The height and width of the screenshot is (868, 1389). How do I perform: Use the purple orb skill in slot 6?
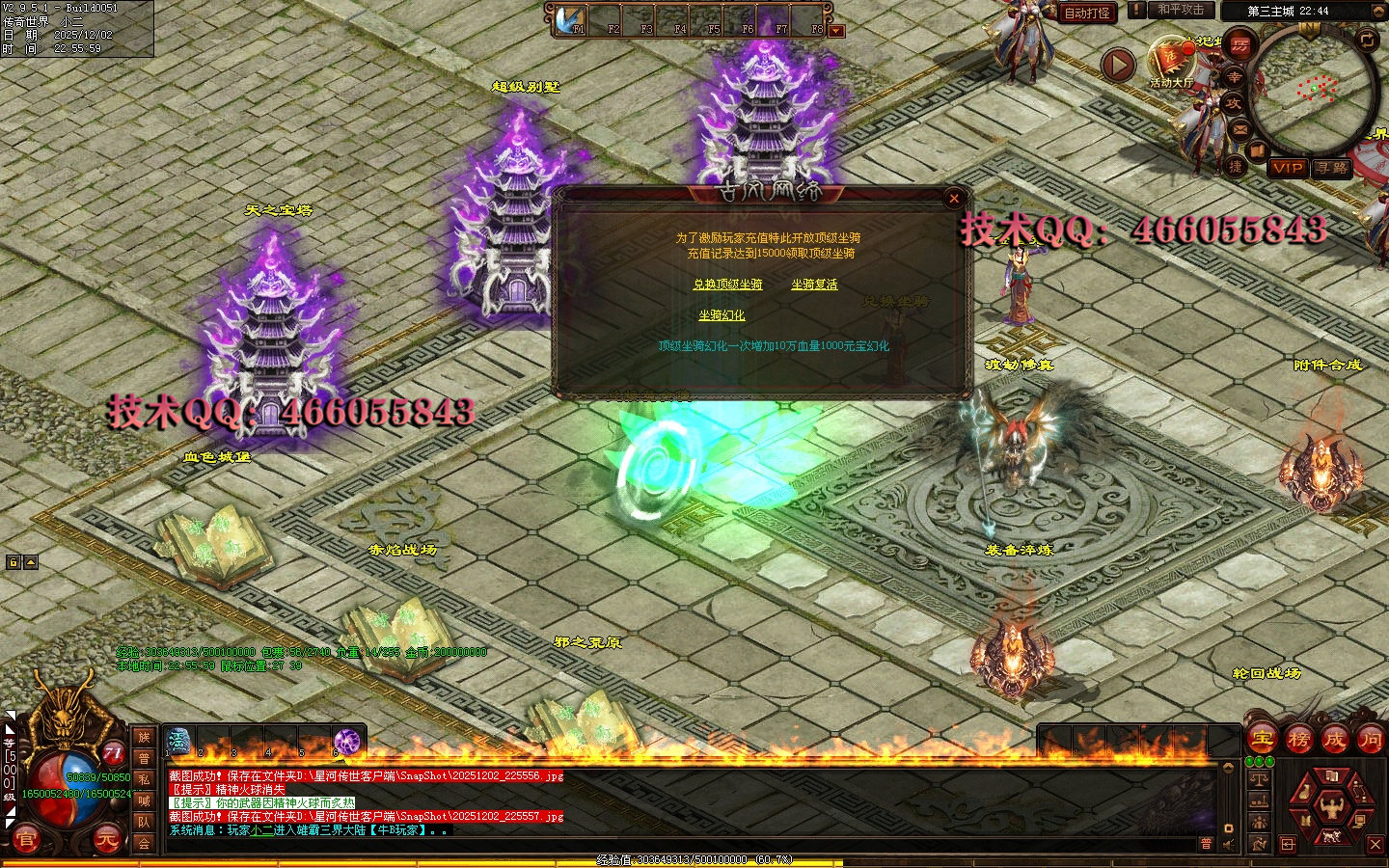(346, 742)
